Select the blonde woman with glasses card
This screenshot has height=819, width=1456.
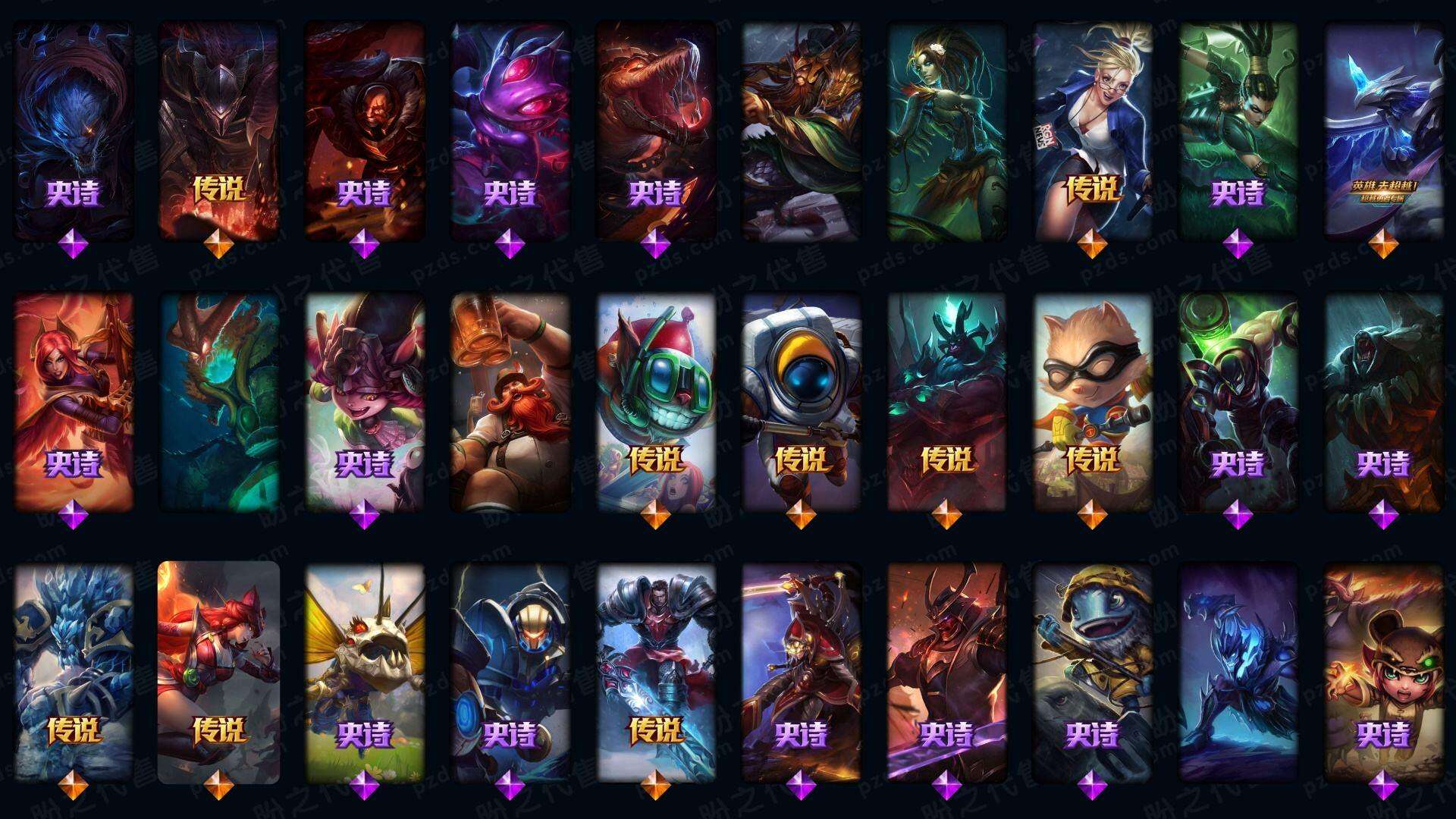(x=1092, y=129)
